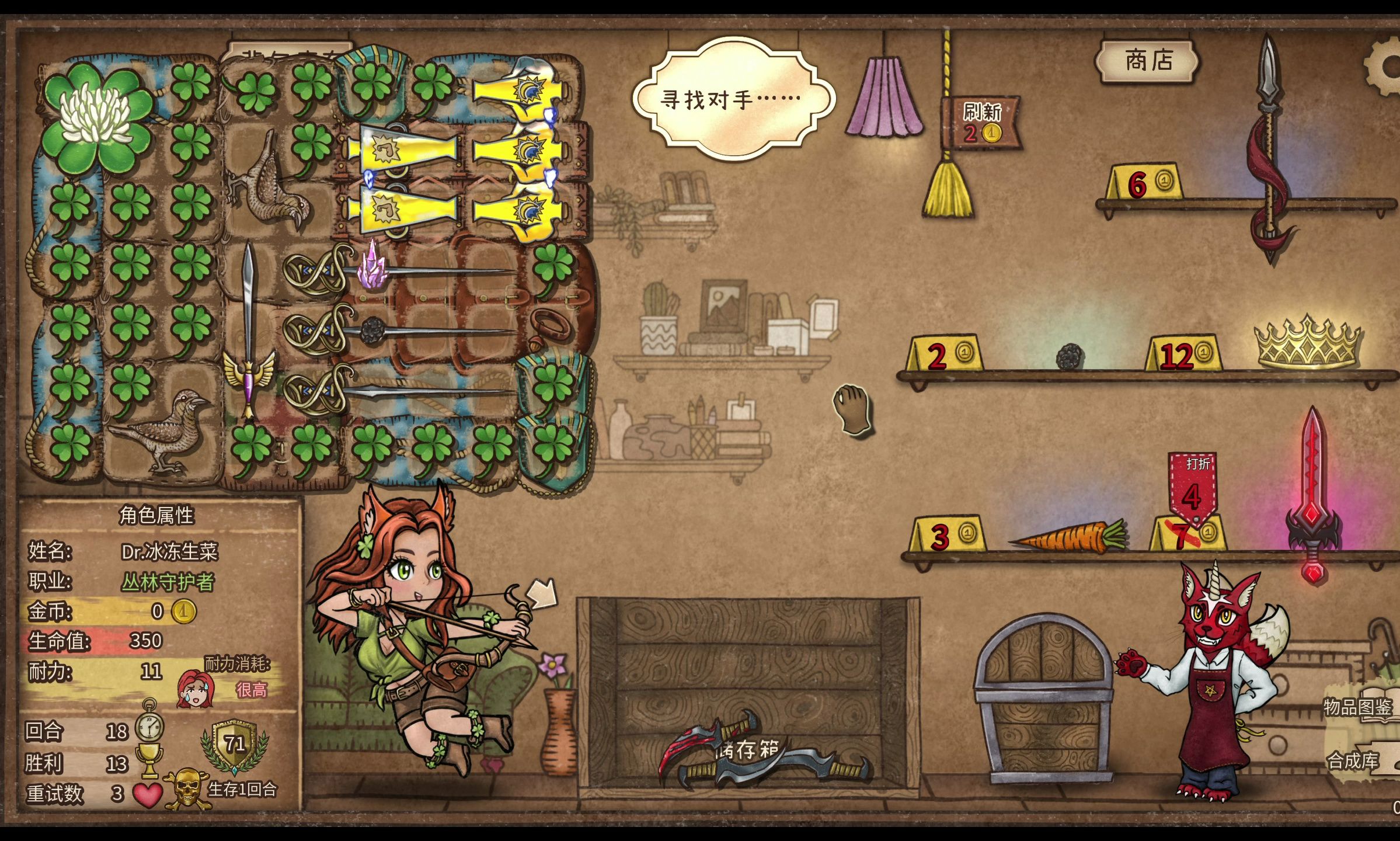Image resolution: width=1400 pixels, height=841 pixels.
Task: Select the spear priced at 6 gold
Action: (x=1269, y=146)
